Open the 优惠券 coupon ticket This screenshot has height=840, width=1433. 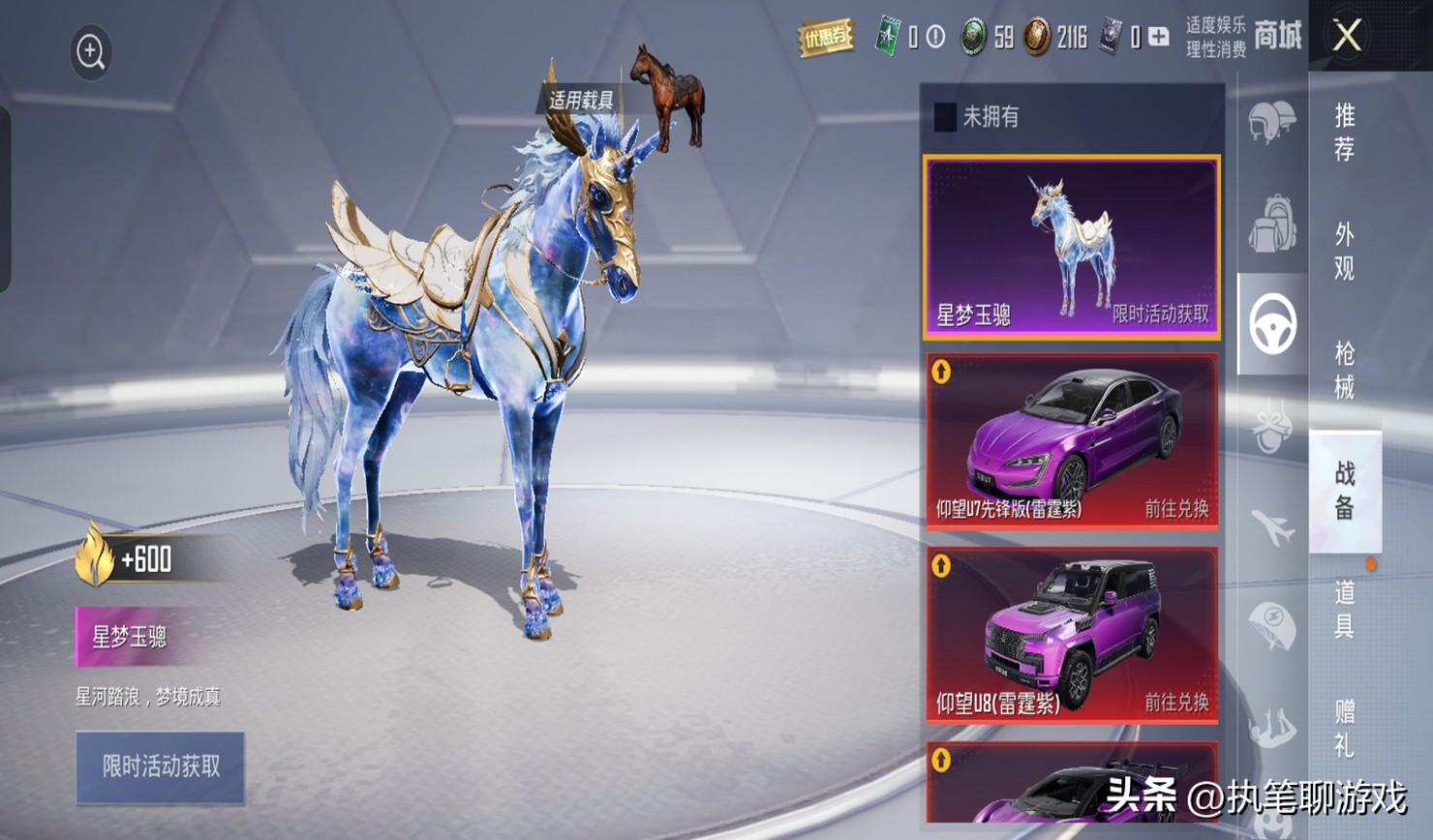(x=826, y=38)
